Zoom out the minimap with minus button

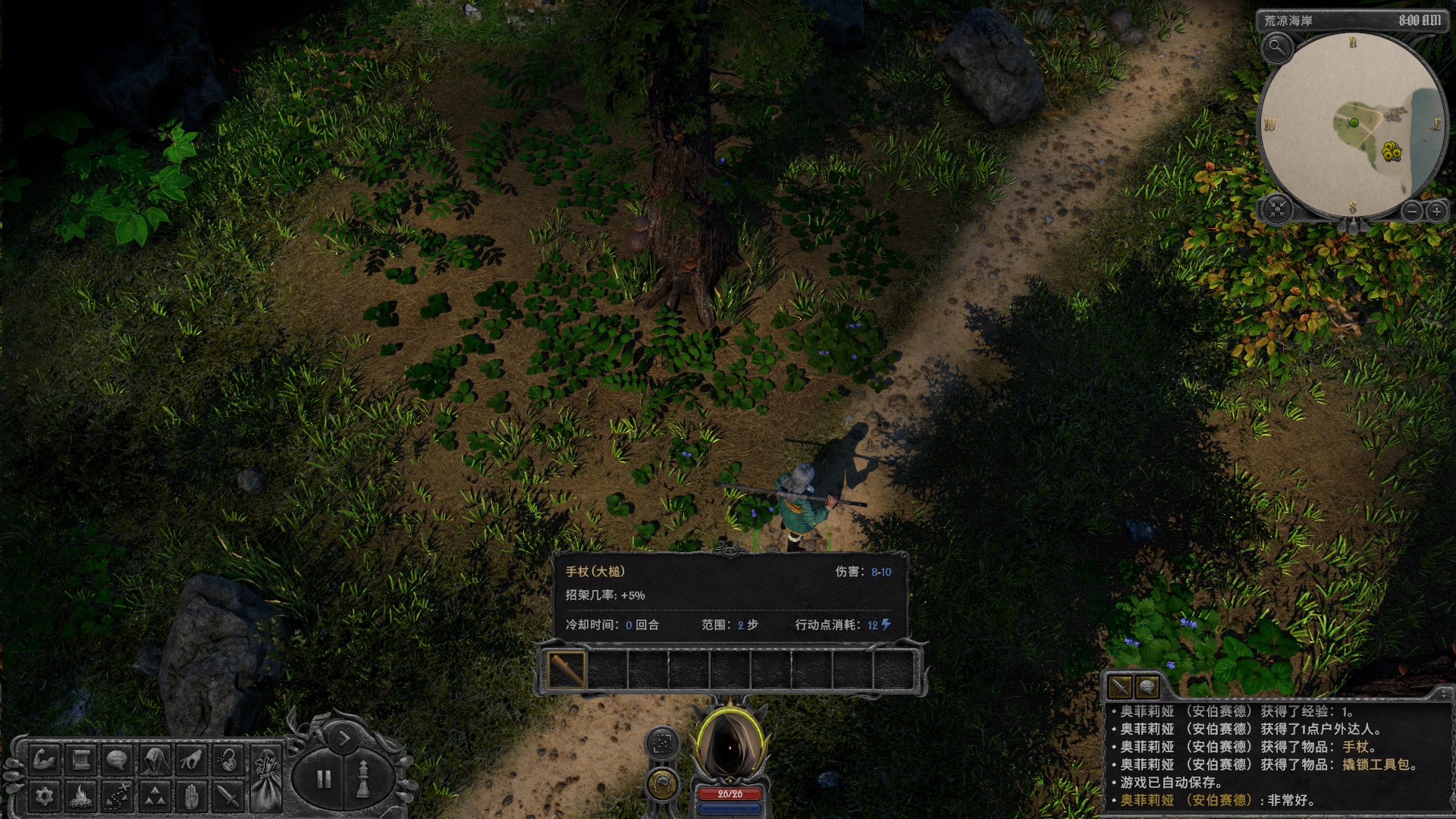[x=1411, y=212]
